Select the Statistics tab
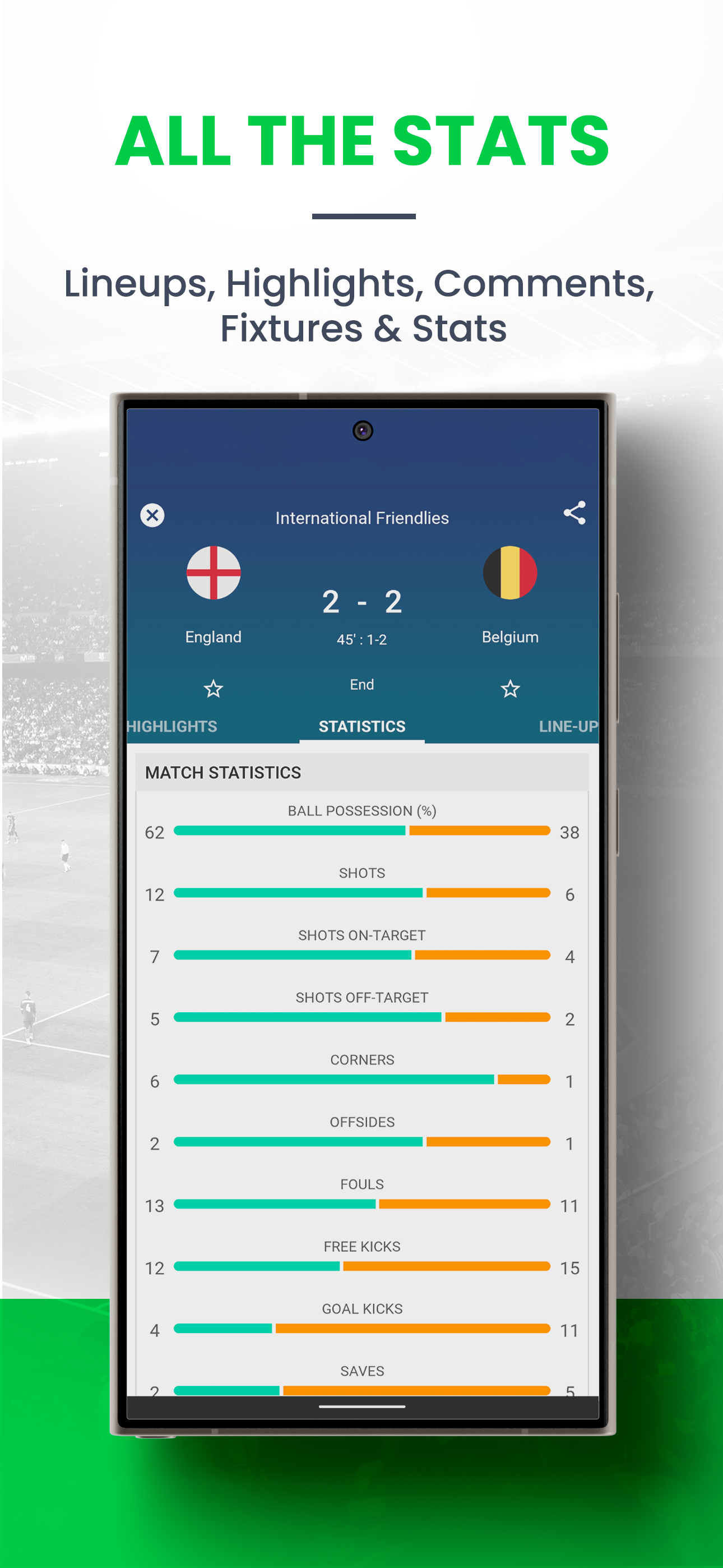This screenshot has height=1568, width=723. [362, 726]
